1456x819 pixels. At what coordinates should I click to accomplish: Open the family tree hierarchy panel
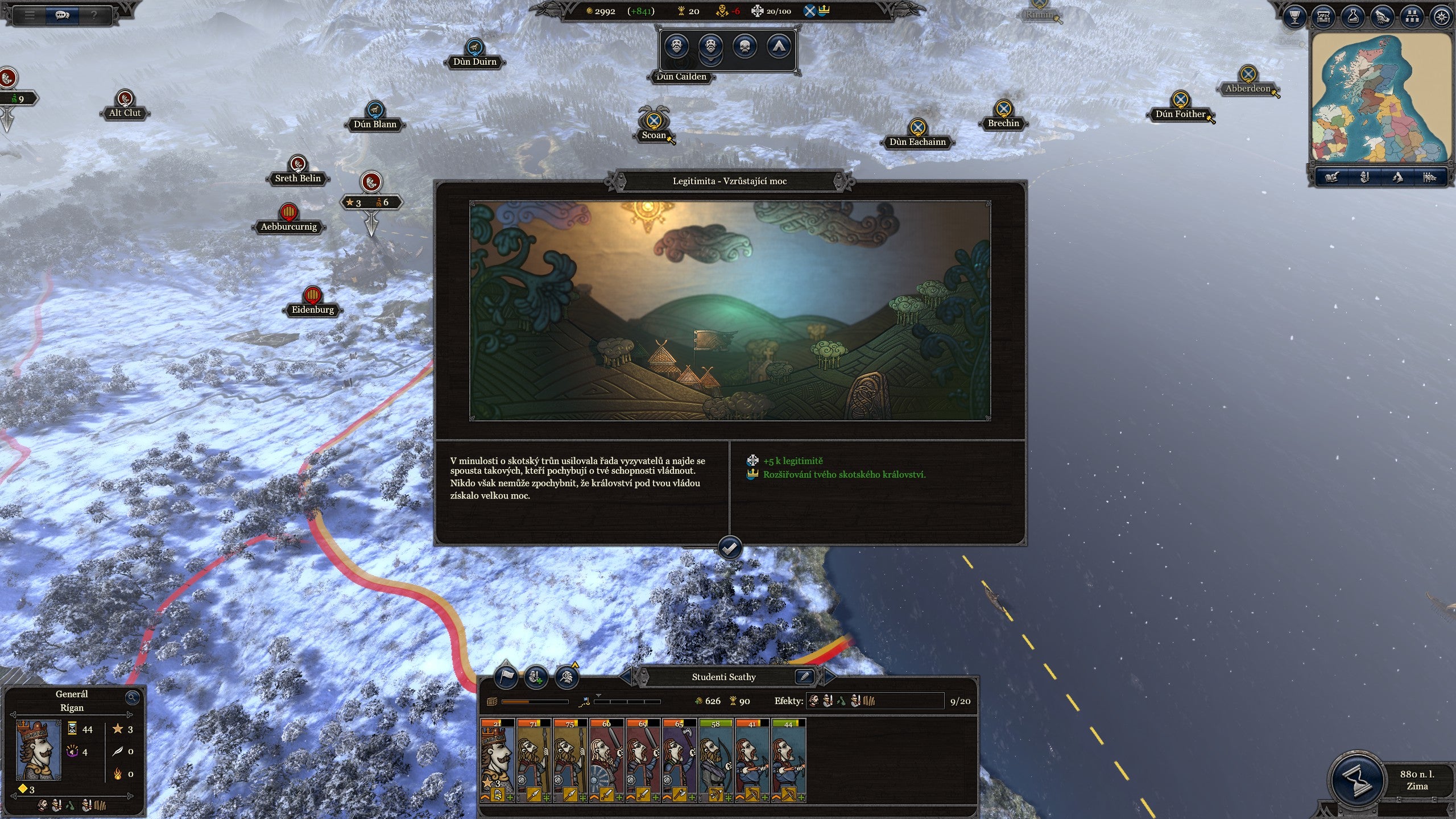(x=1412, y=17)
